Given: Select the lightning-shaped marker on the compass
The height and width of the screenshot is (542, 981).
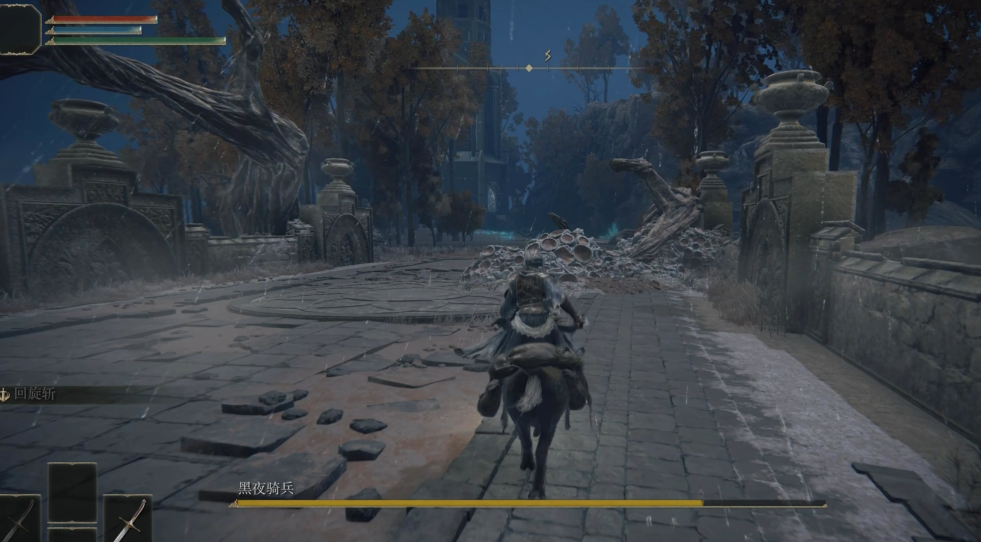Looking at the screenshot, I should [548, 55].
